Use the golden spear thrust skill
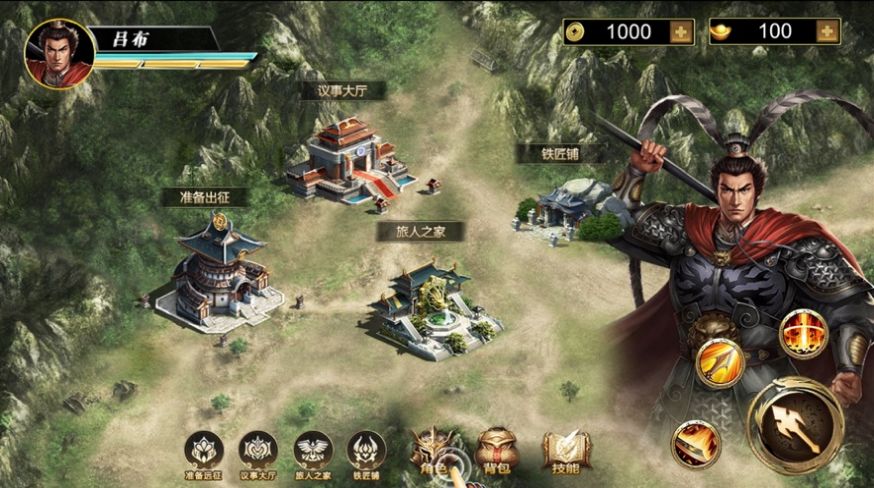The height and width of the screenshot is (488, 874). [x=719, y=363]
